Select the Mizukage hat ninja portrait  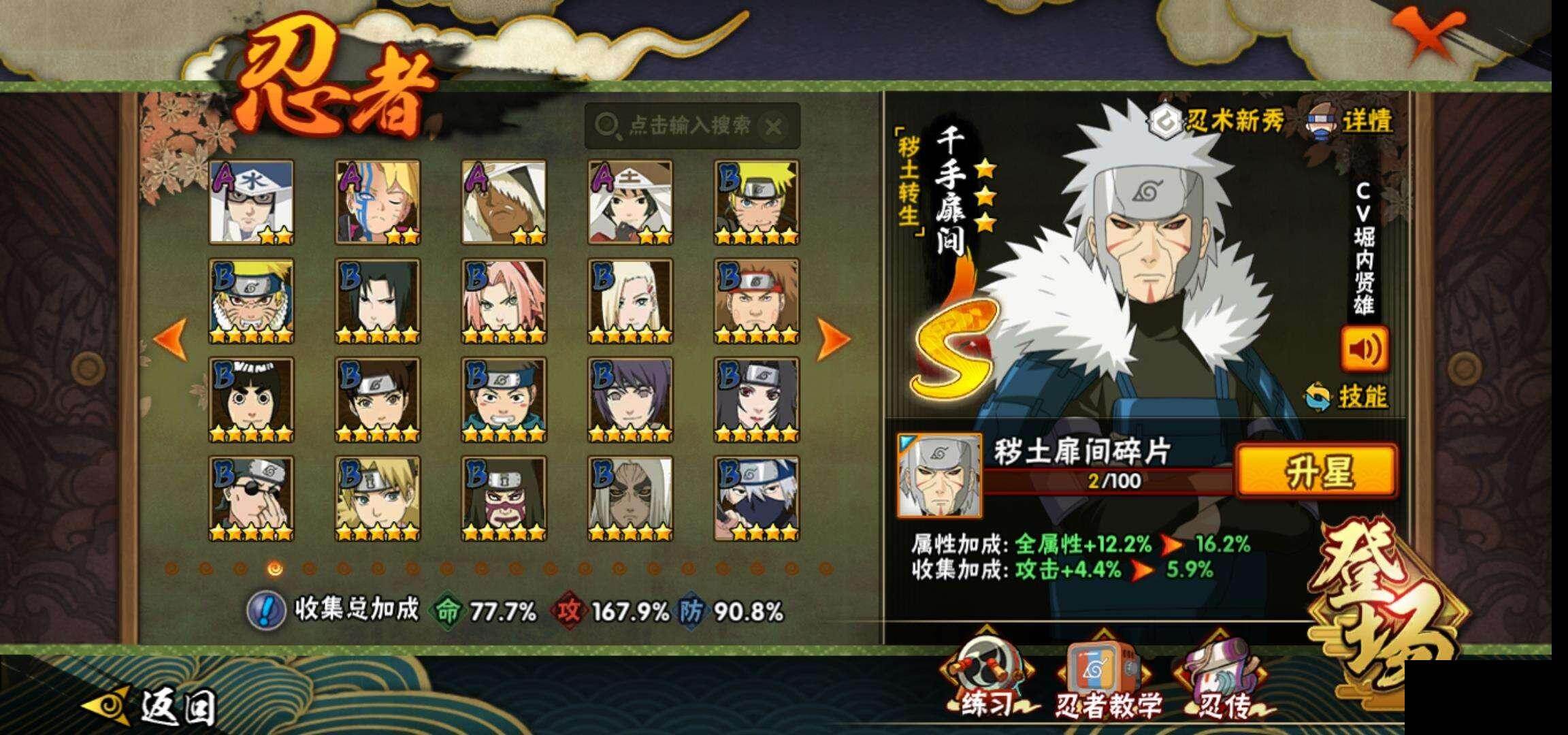point(251,201)
